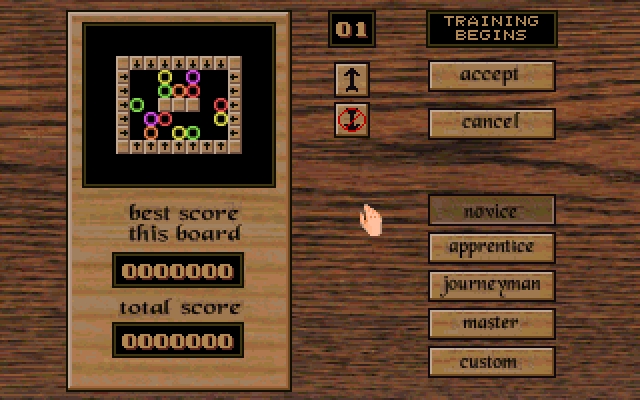
Task: Select the apprentice difficulty
Action: point(491,247)
